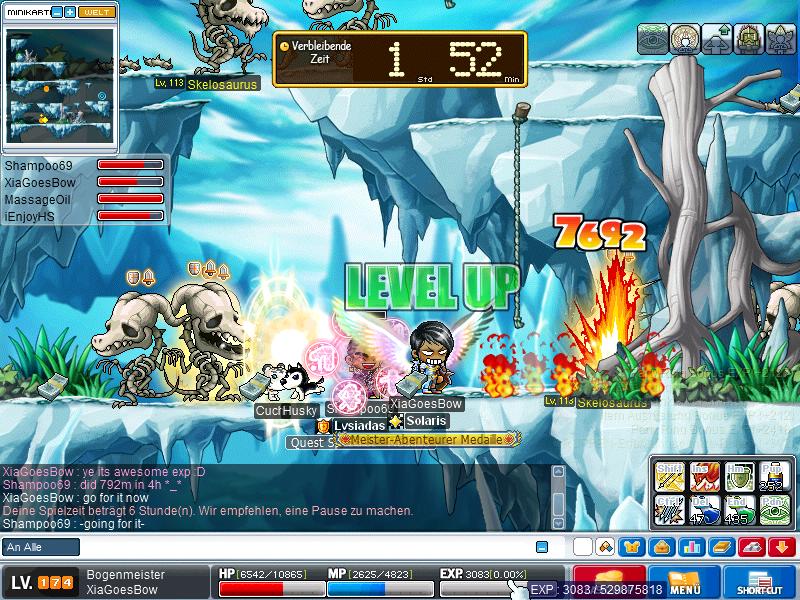This screenshot has height=600, width=800.
Task: Use the blue potion in Del slot
Action: (x=703, y=509)
